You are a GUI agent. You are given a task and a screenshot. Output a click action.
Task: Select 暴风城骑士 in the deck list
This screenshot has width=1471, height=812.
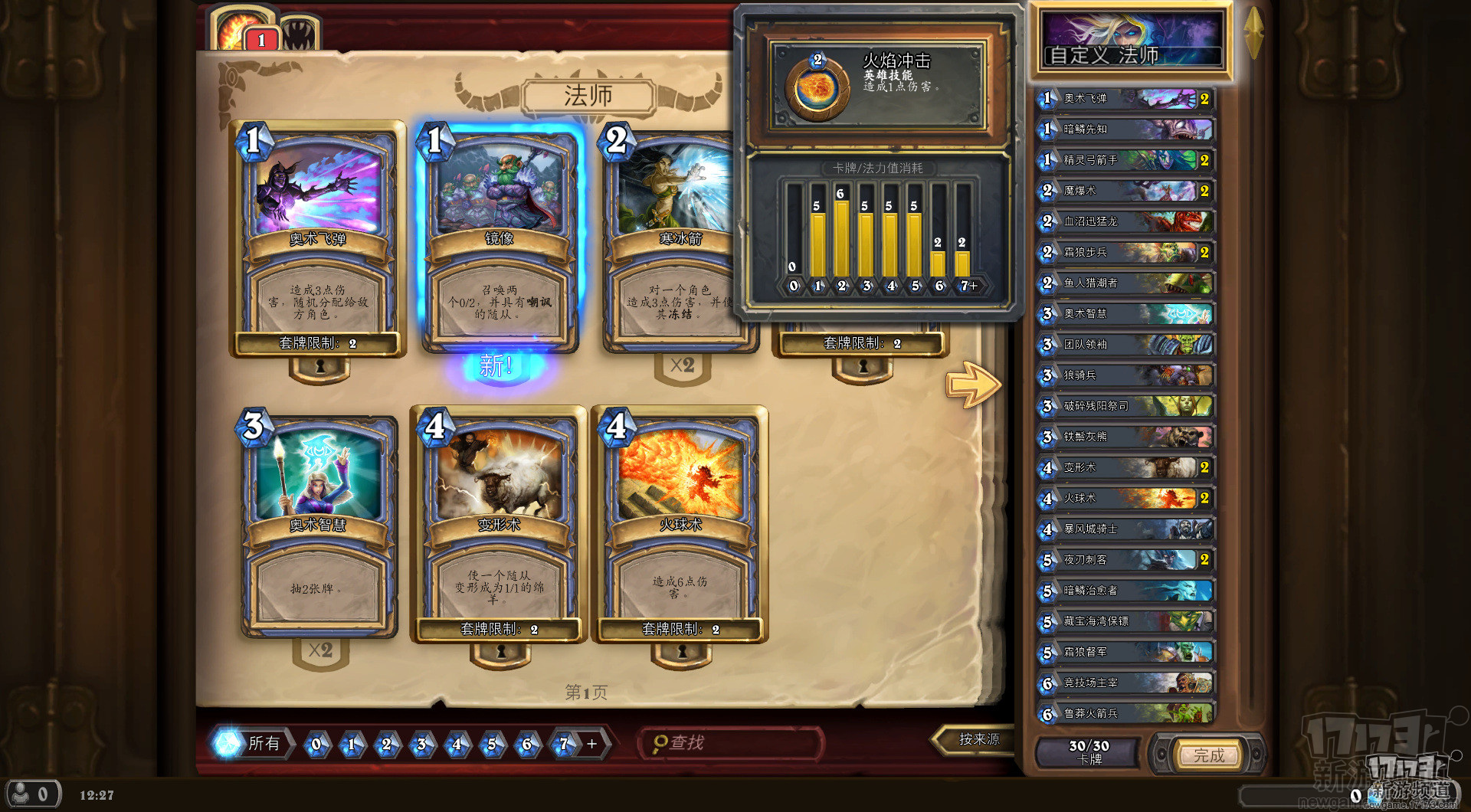(1125, 529)
